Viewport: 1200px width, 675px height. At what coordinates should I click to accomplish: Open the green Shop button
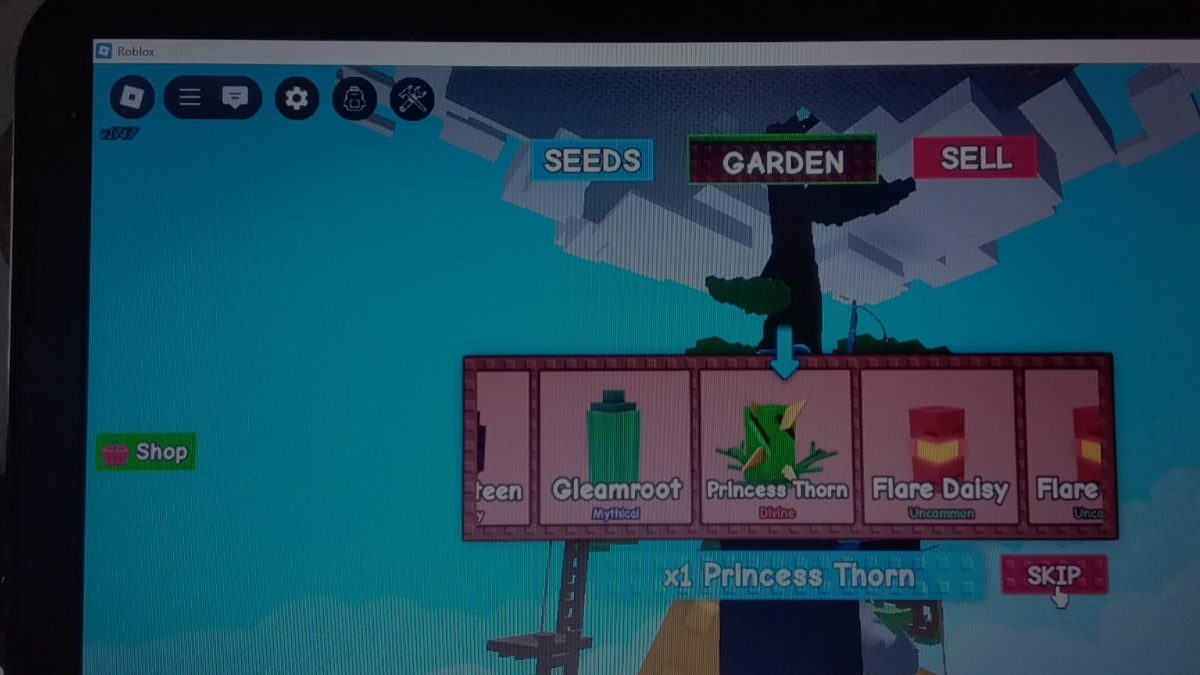click(146, 452)
